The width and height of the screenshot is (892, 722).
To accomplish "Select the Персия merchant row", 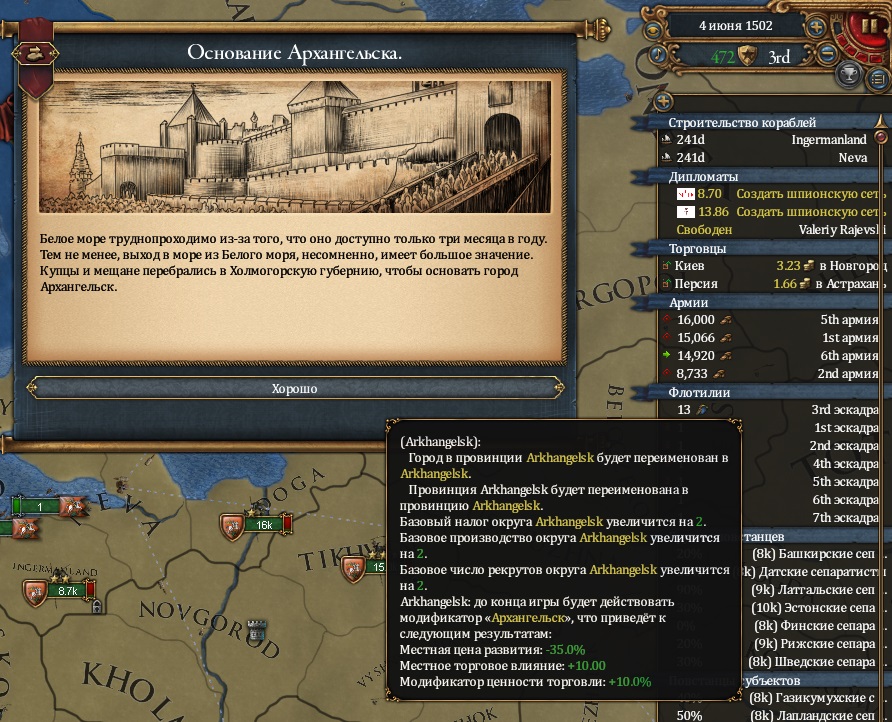I will pyautogui.click(x=770, y=284).
